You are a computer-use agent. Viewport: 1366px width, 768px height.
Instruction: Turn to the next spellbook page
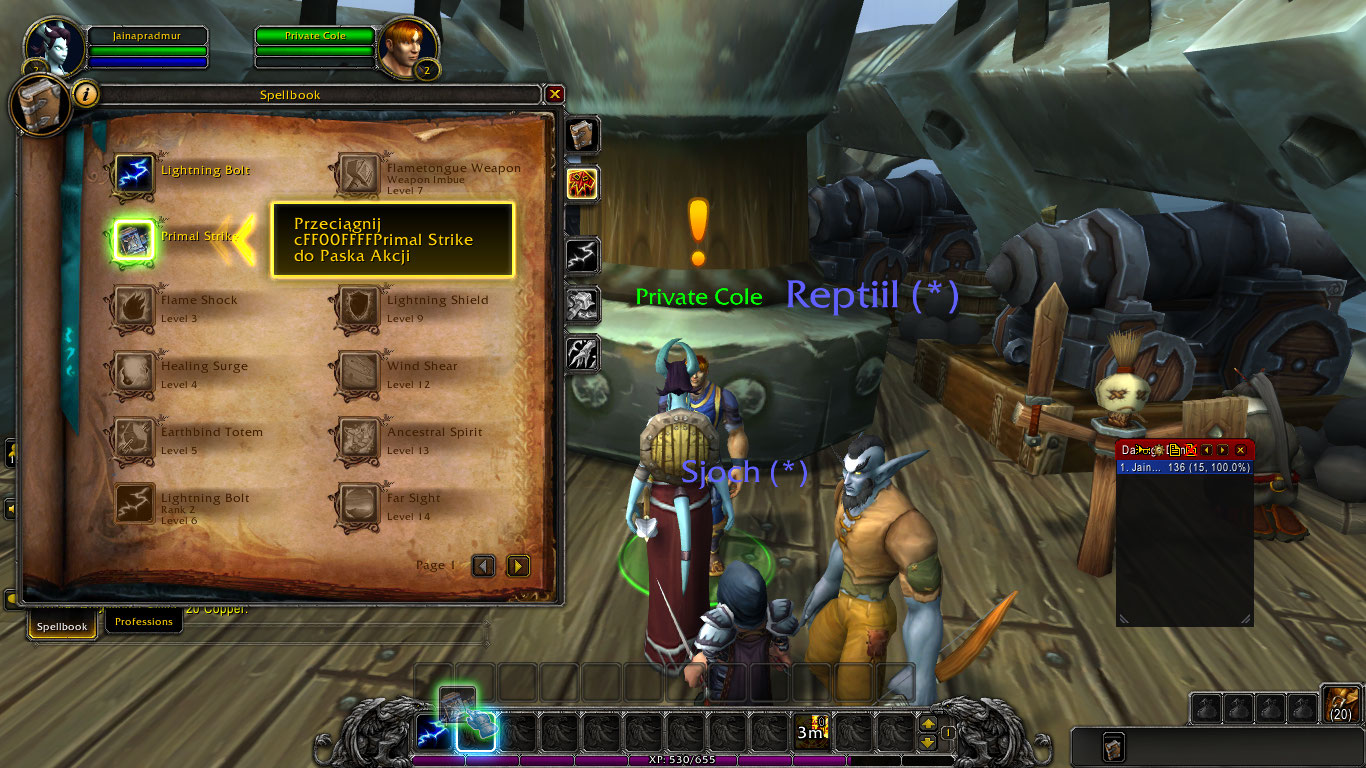coord(518,565)
